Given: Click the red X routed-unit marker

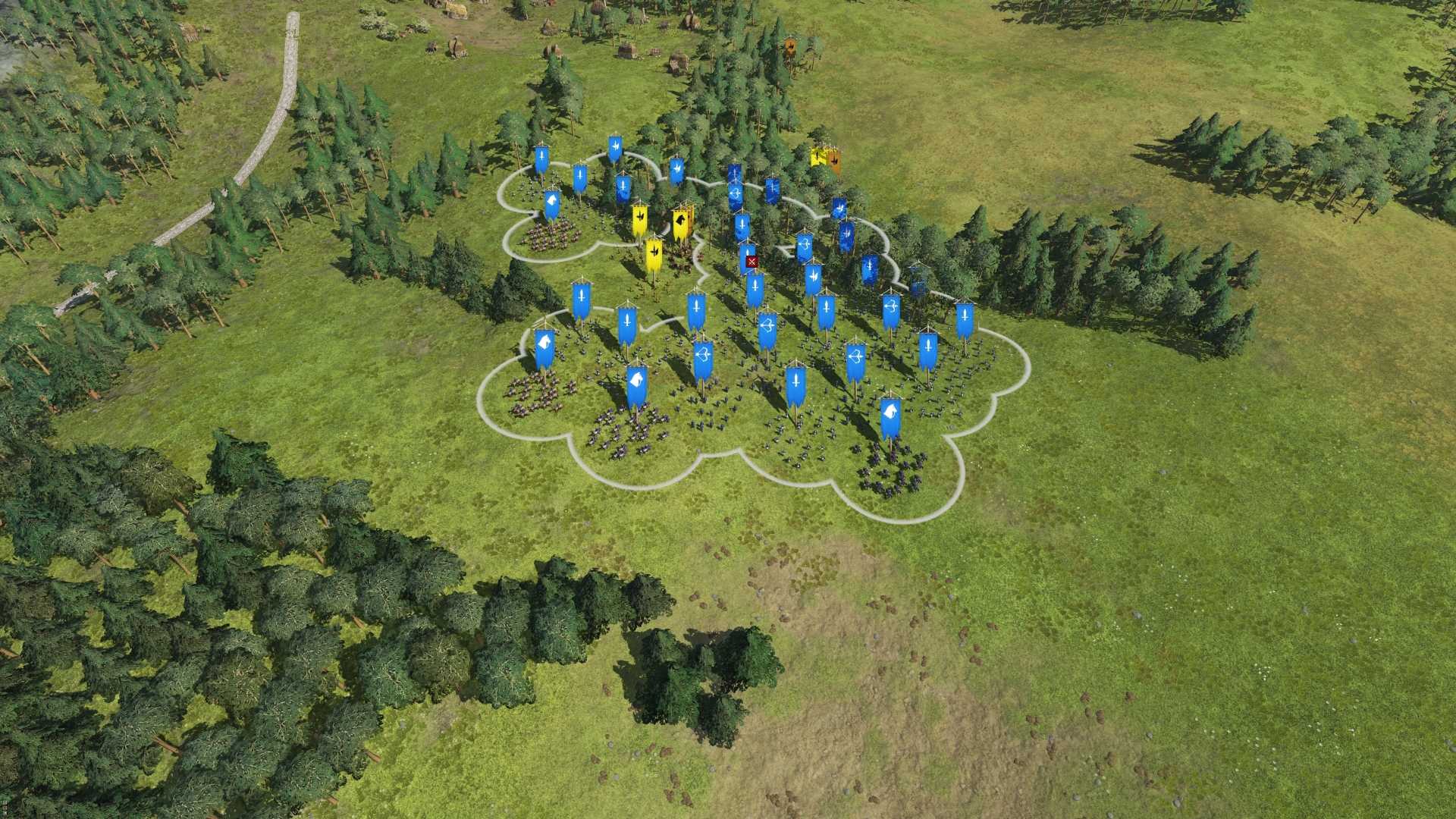Looking at the screenshot, I should 751,262.
